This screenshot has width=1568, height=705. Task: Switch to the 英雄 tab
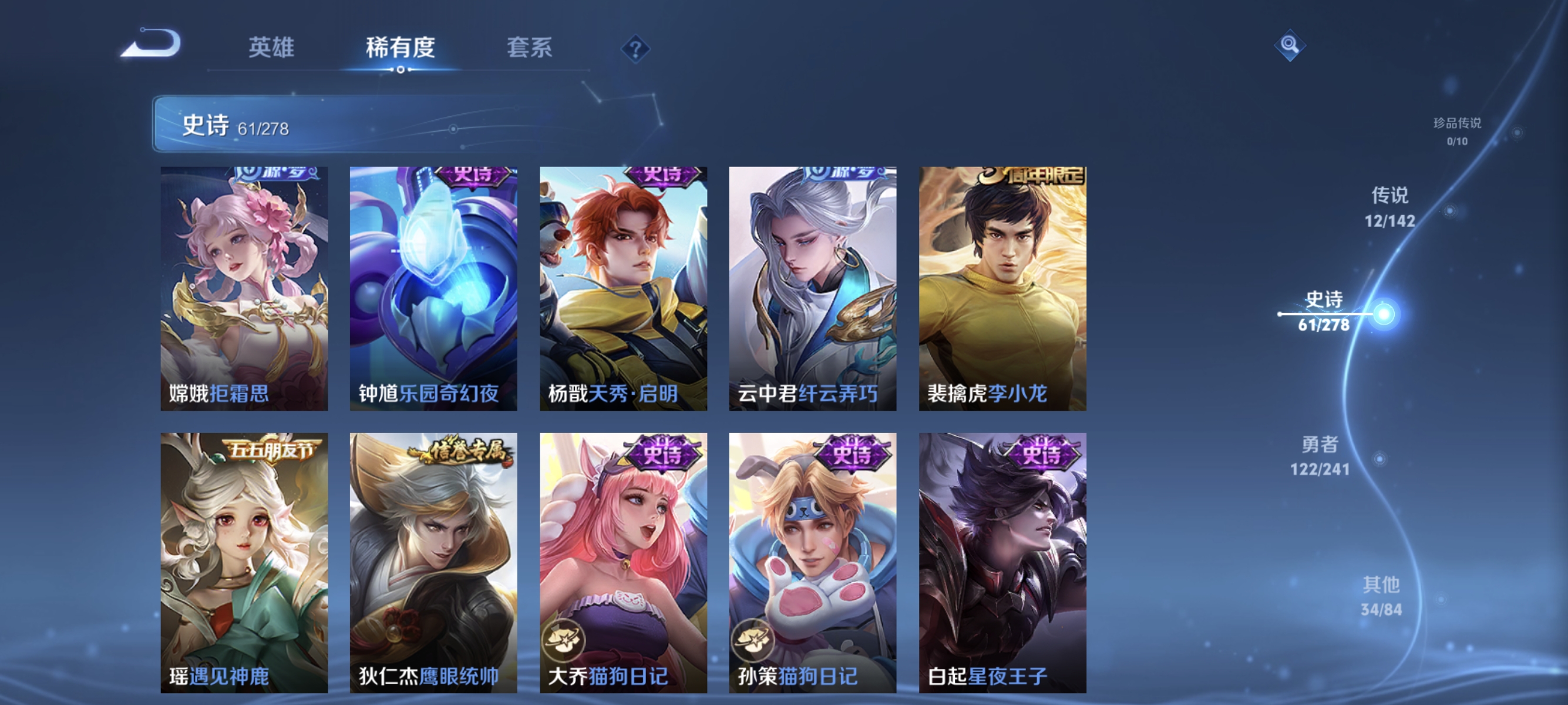point(272,49)
